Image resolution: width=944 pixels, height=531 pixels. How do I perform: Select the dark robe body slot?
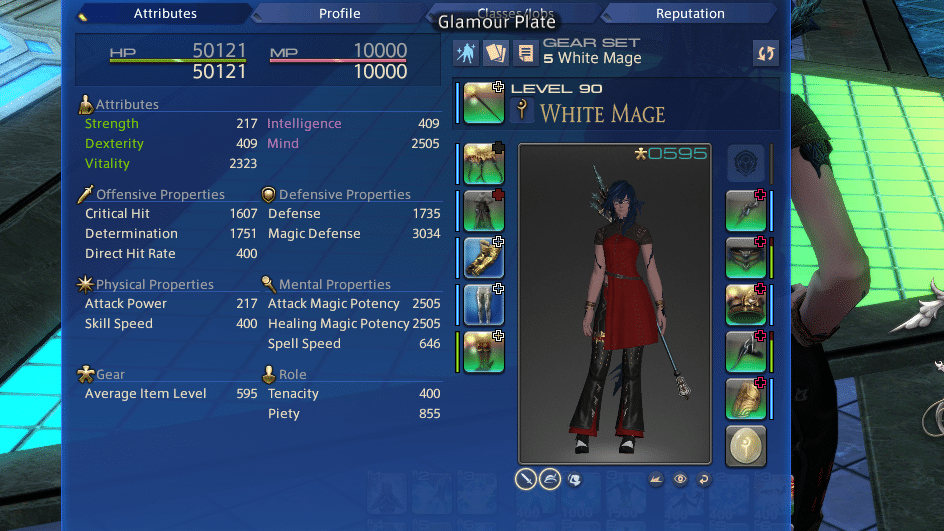483,210
